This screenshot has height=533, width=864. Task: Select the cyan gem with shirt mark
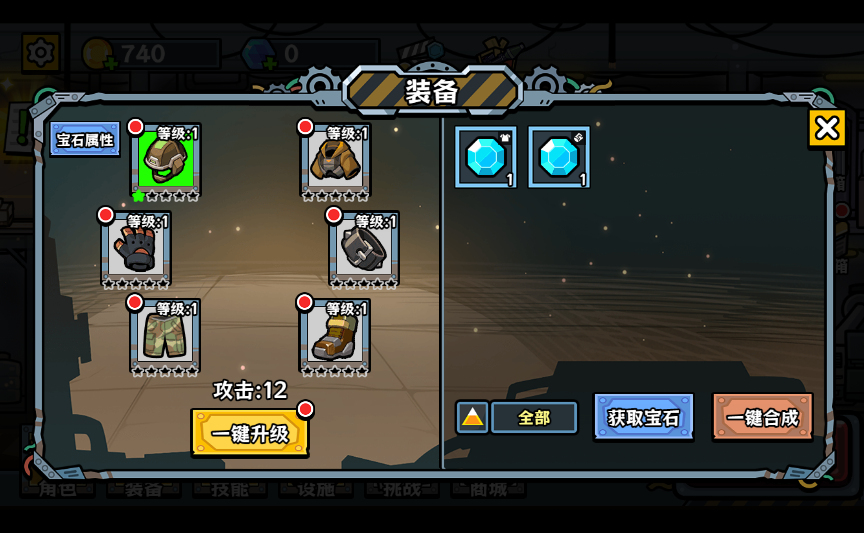pyautogui.click(x=486, y=157)
